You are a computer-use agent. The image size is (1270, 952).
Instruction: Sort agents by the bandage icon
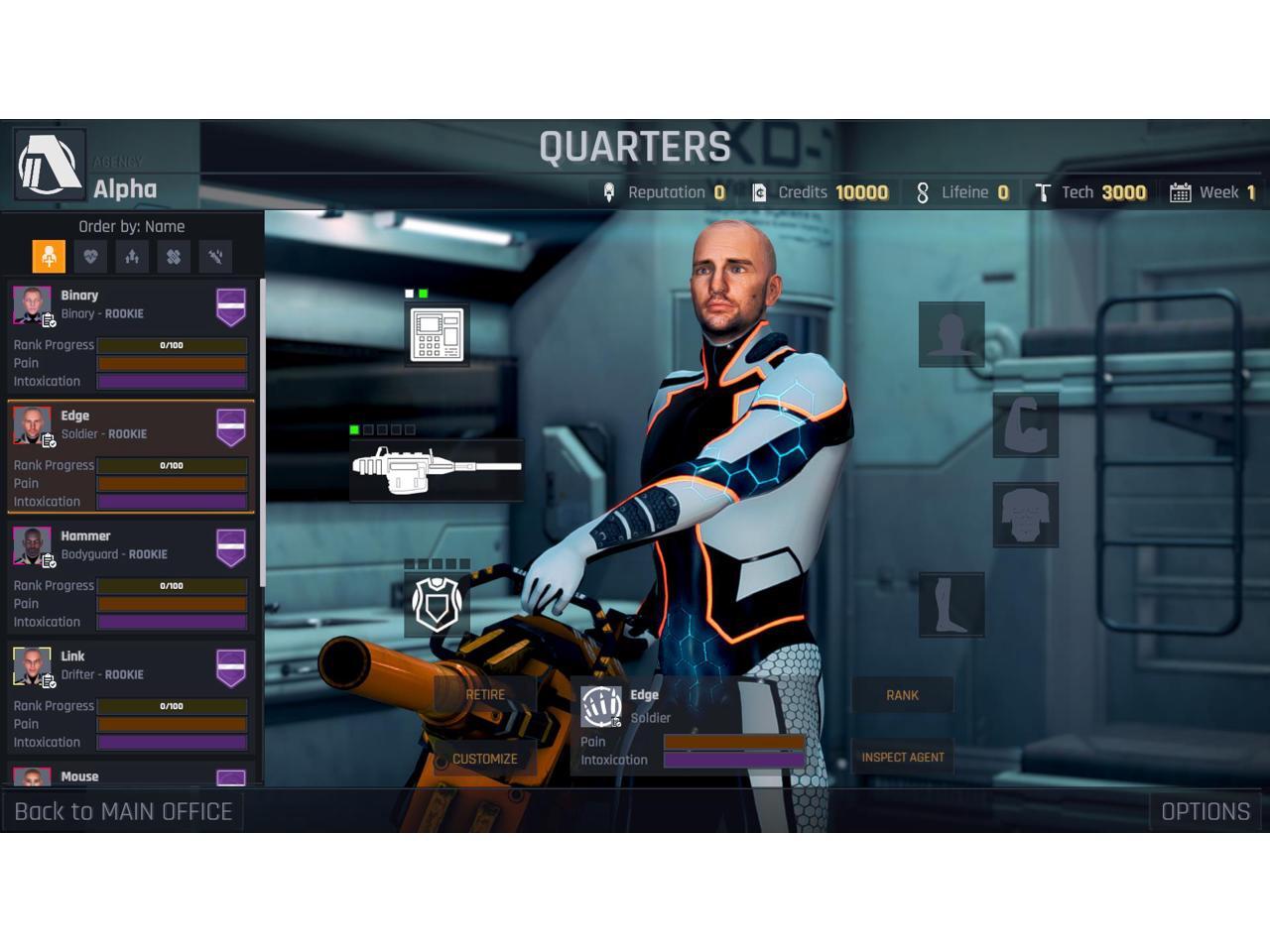tap(174, 257)
